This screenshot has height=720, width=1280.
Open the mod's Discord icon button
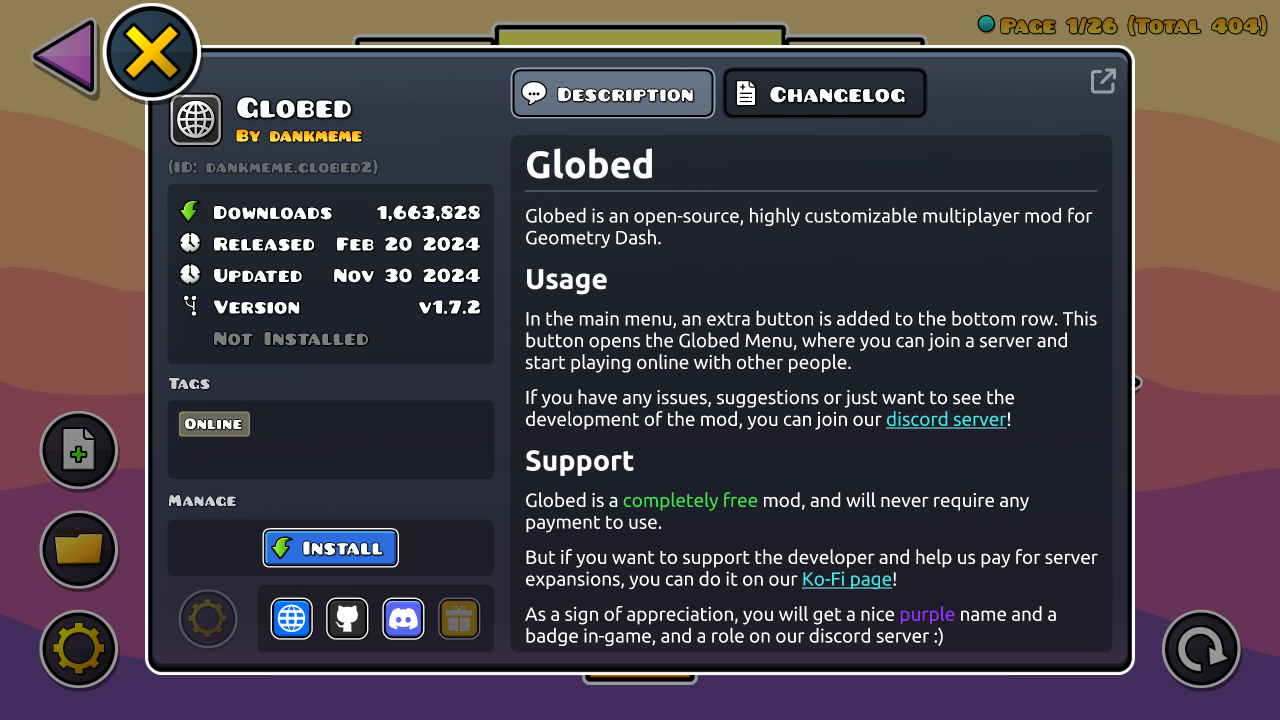coord(403,619)
